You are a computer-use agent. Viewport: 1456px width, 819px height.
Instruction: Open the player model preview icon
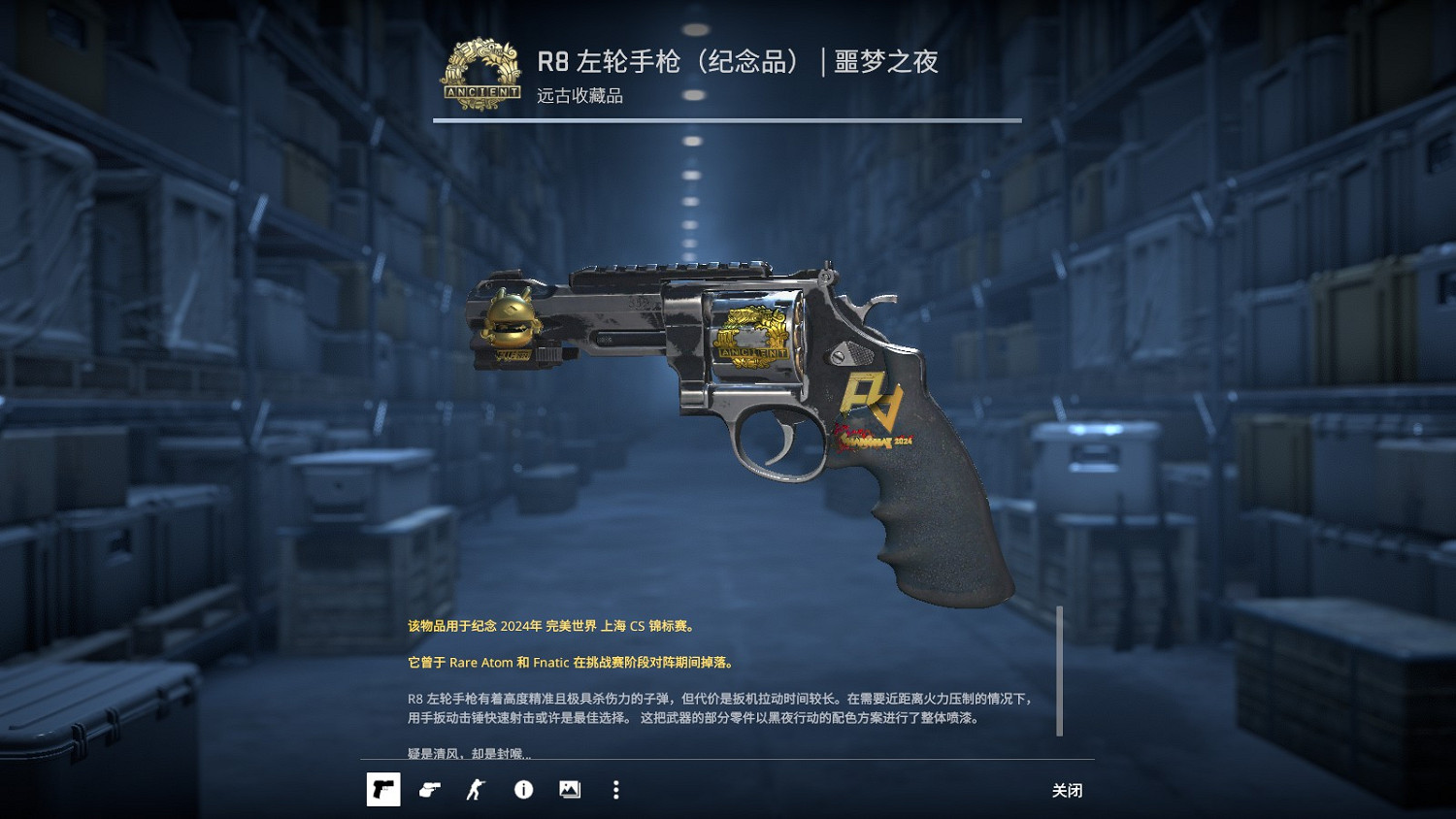tap(475, 789)
